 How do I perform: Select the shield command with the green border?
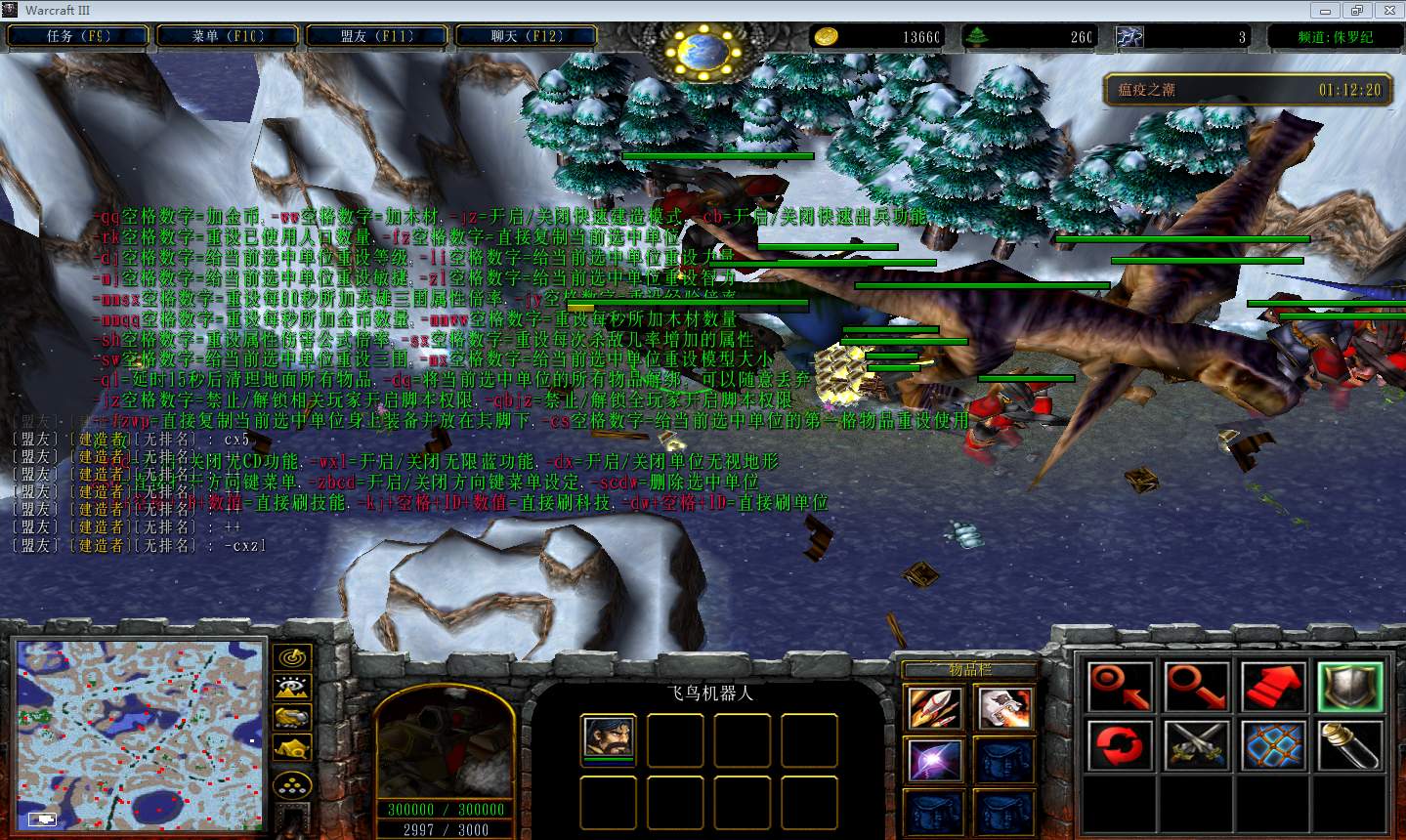click(1349, 687)
